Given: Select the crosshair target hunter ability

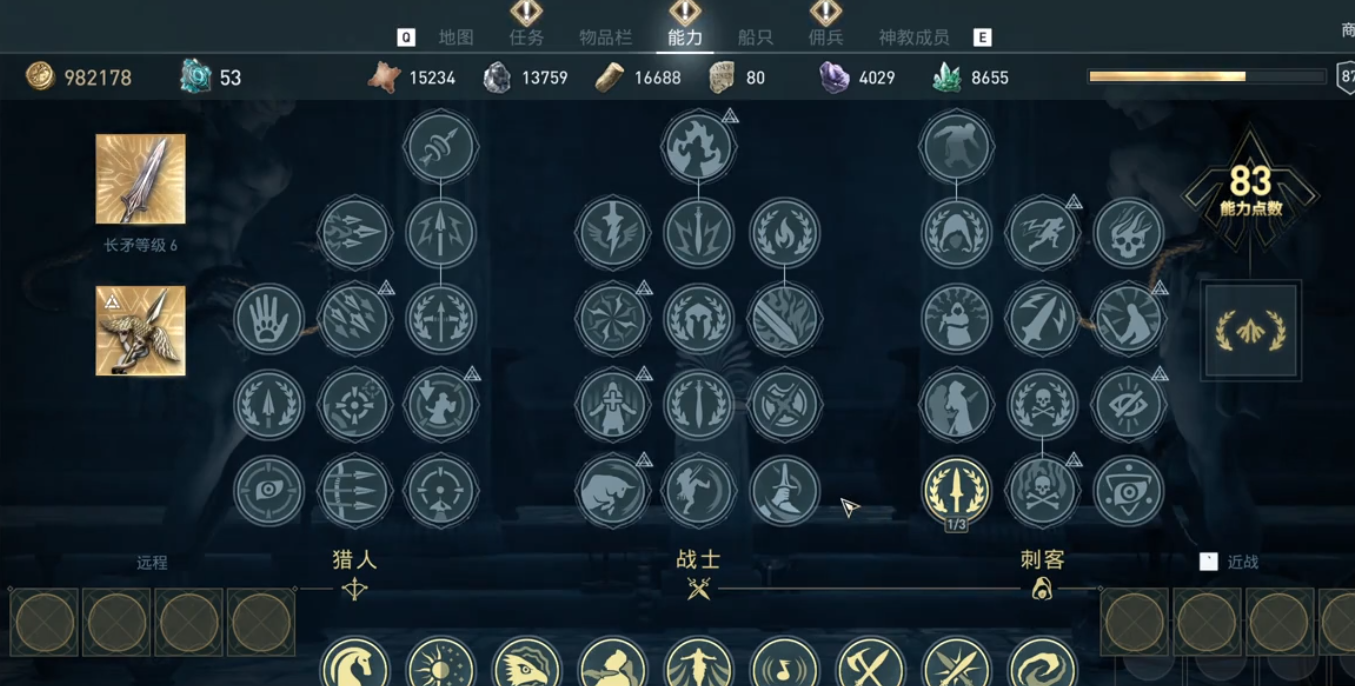Looking at the screenshot, I should 354,405.
